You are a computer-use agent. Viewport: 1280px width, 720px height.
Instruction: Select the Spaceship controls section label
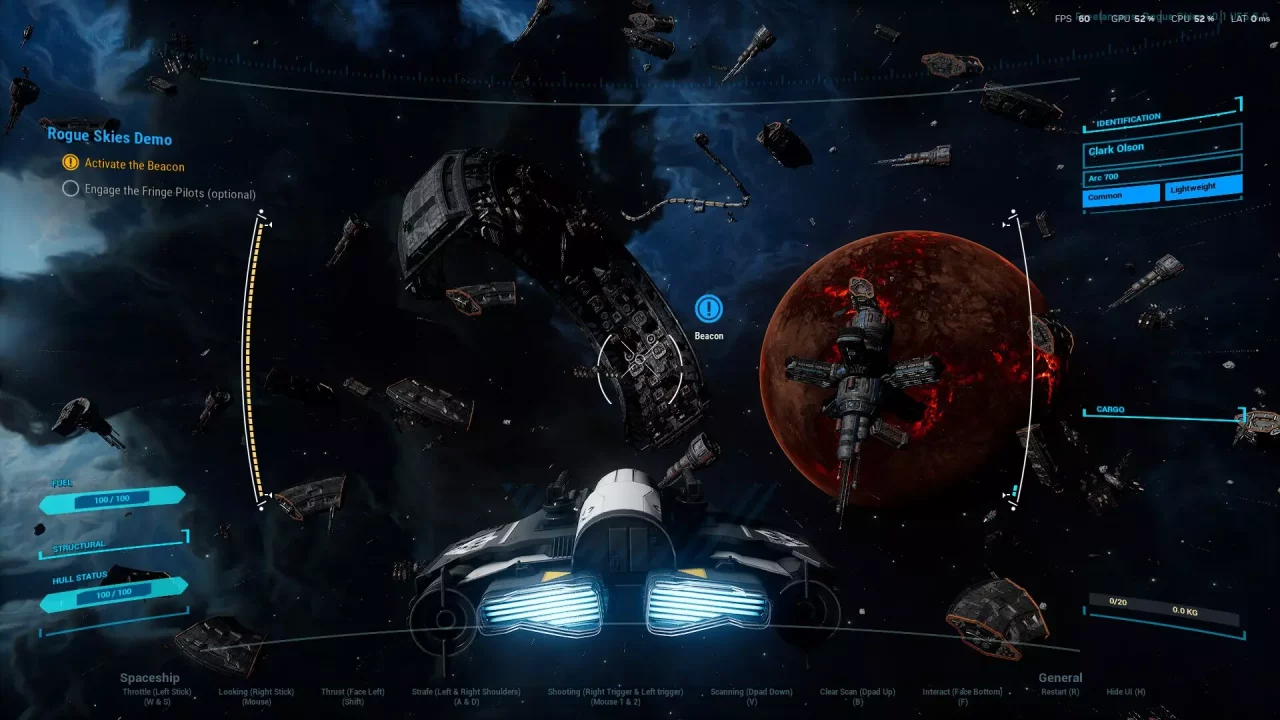point(150,677)
